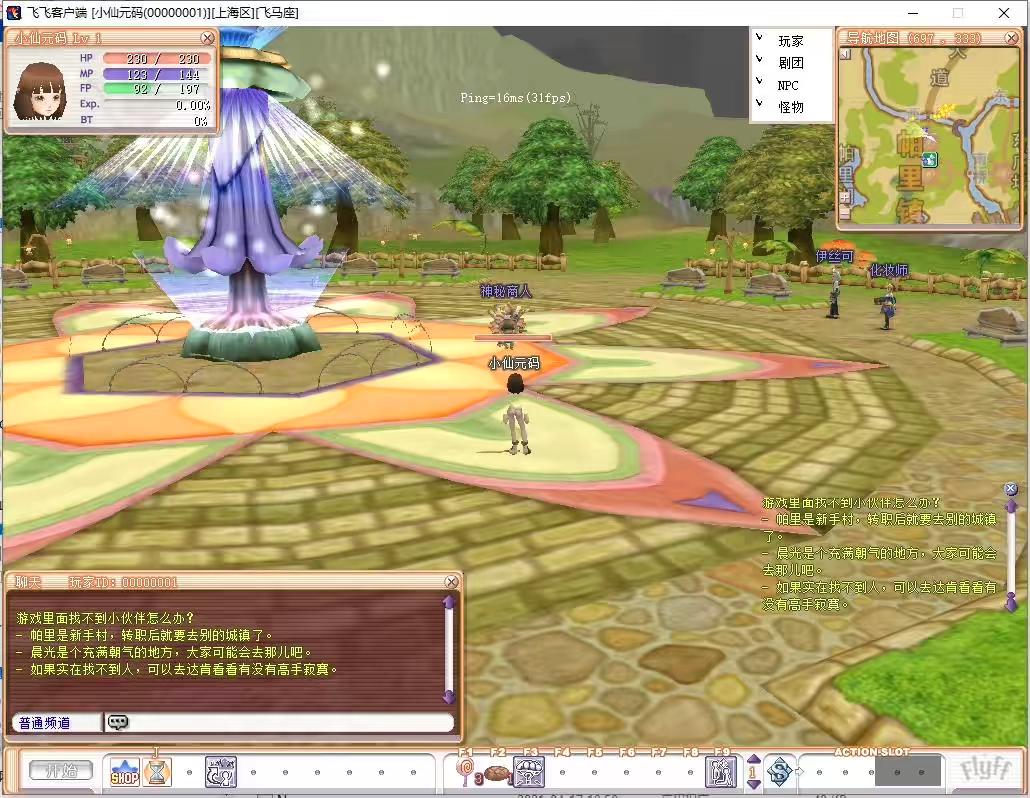Click the 开始 start button
Viewport: 1030px width, 798px height.
60,771
